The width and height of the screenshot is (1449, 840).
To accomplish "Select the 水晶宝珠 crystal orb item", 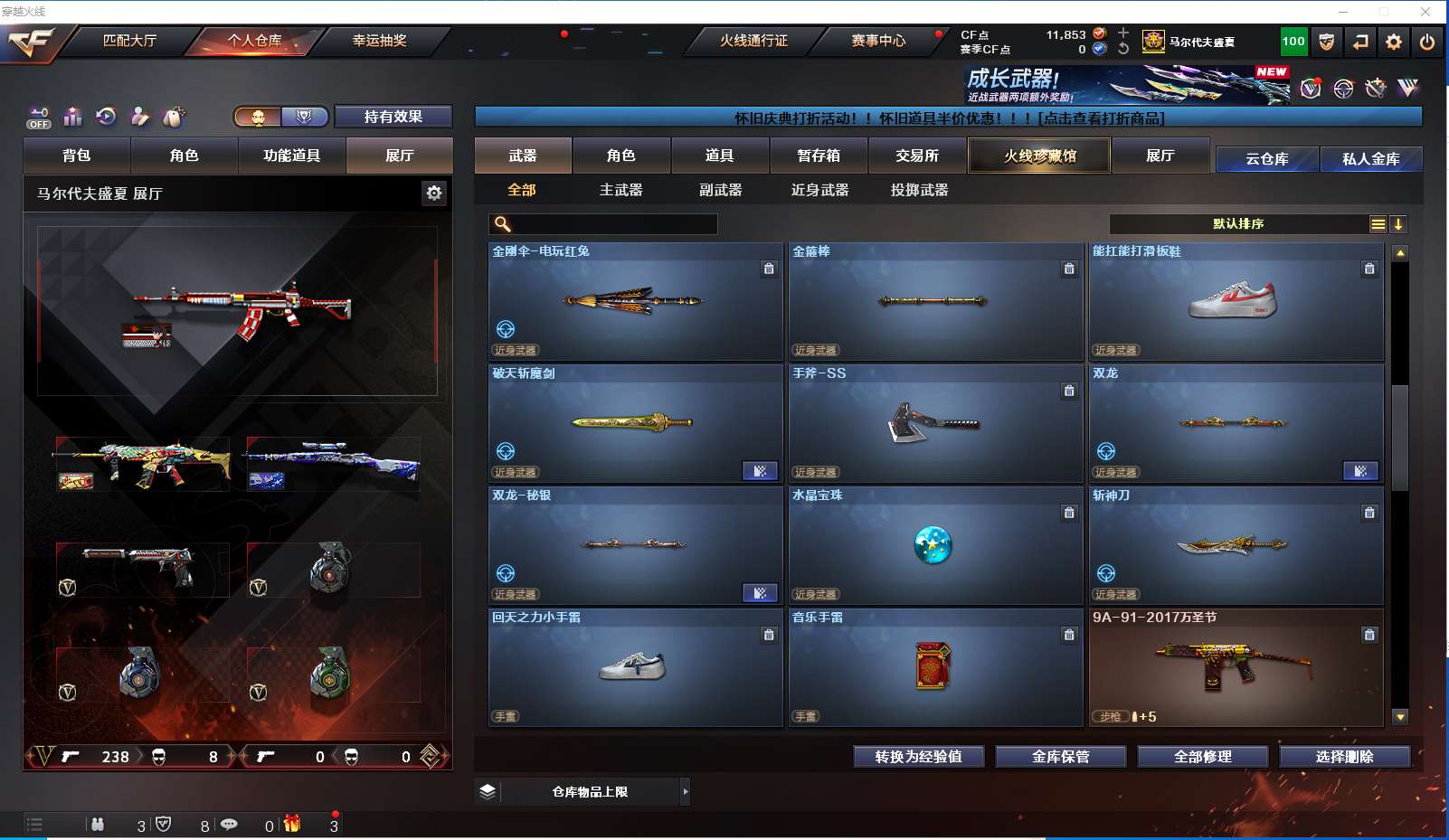I will [935, 545].
